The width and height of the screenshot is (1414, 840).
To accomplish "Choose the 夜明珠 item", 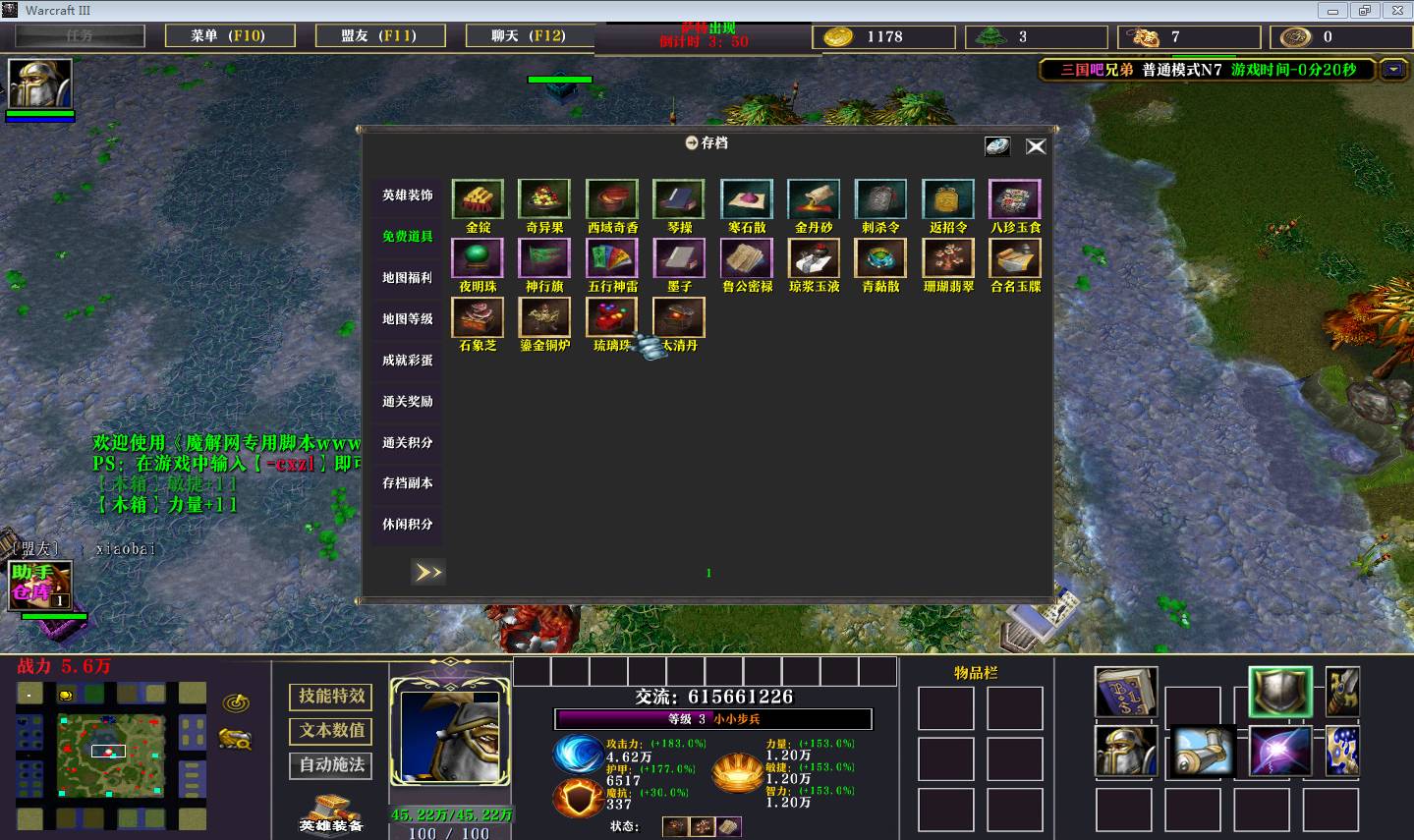I will tap(478, 258).
